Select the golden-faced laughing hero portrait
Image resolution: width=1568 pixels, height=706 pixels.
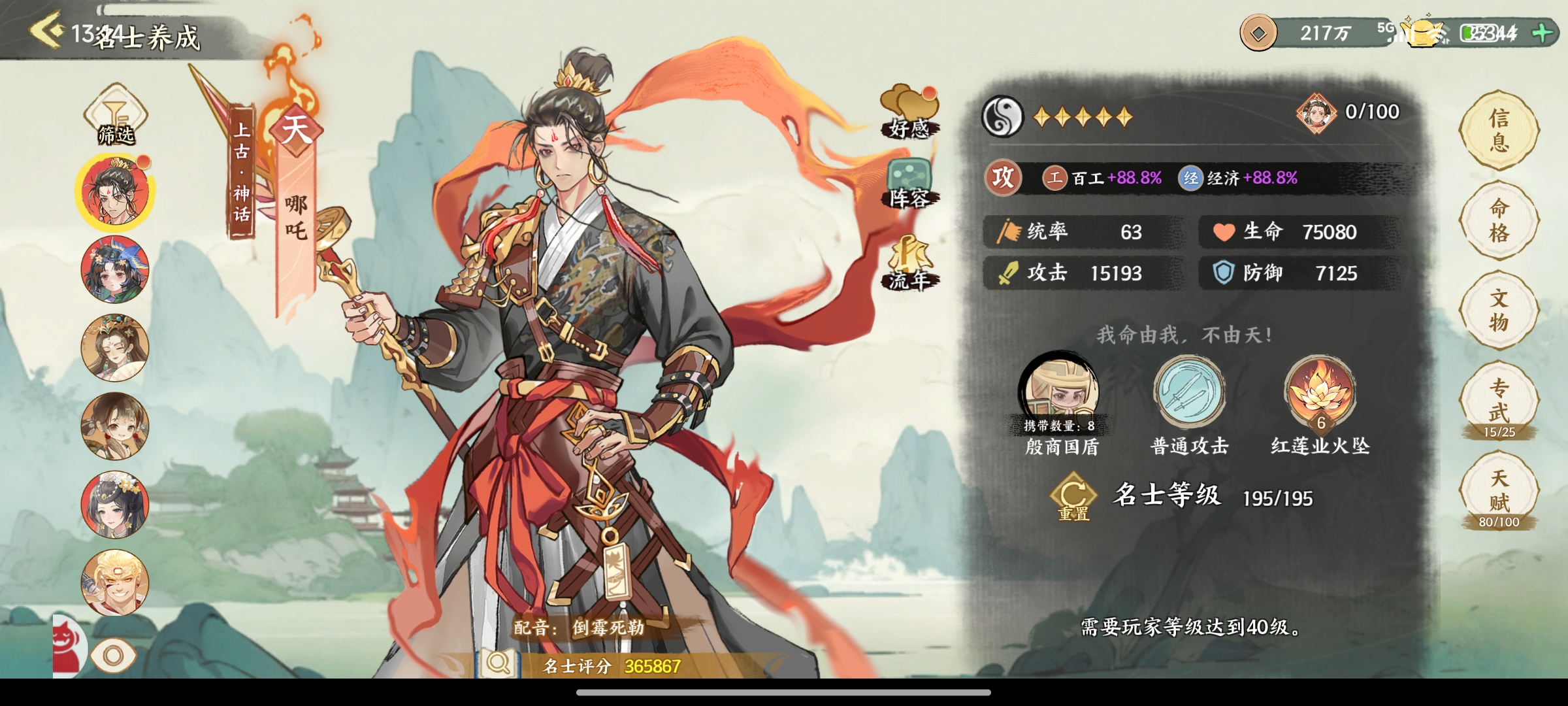[x=115, y=582]
